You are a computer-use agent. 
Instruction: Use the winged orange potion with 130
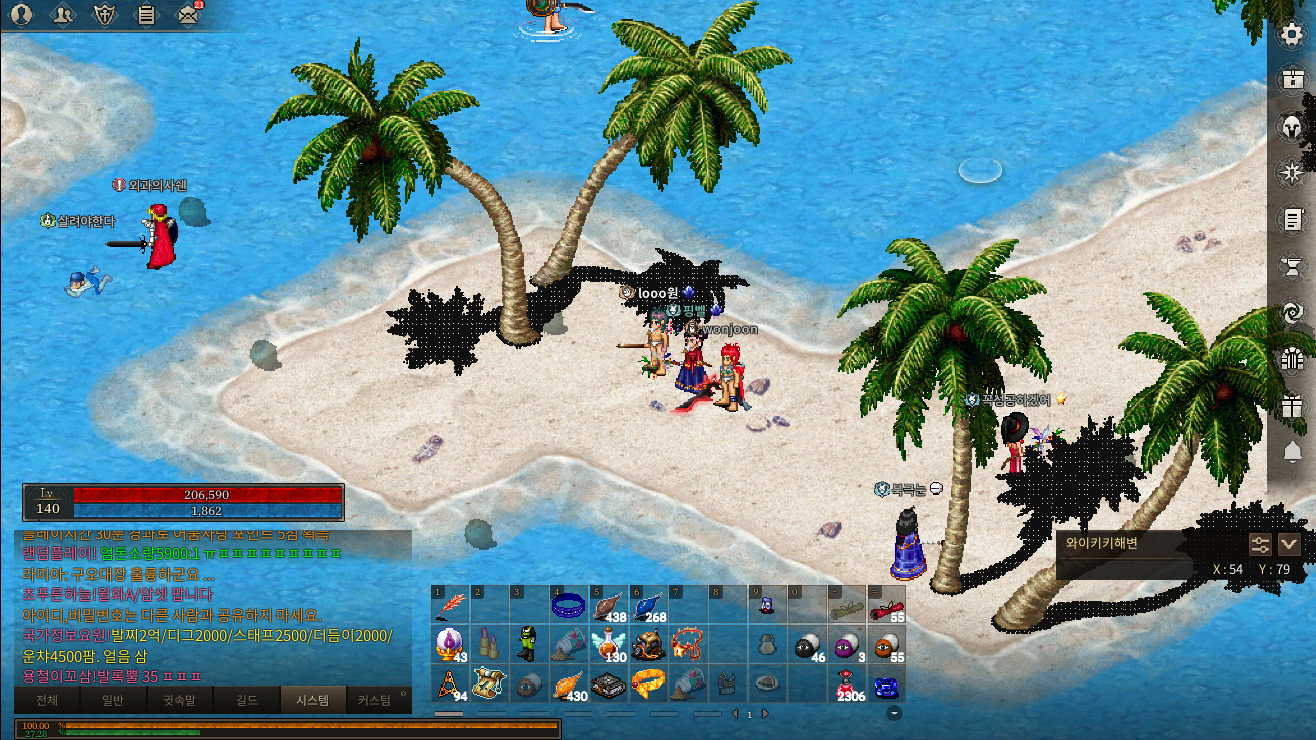[x=607, y=644]
